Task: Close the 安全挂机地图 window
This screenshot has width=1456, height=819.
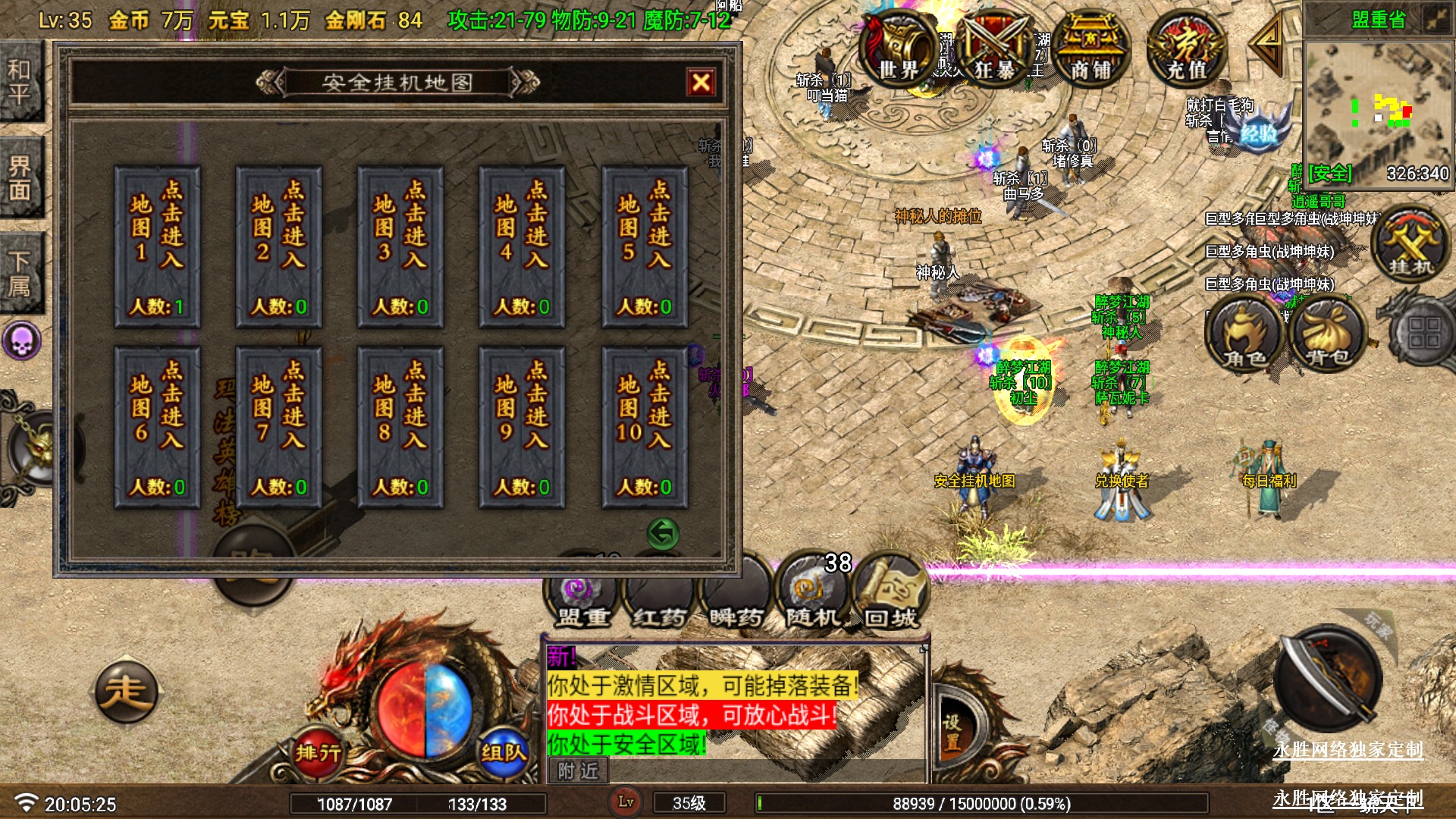Action: coord(701,82)
